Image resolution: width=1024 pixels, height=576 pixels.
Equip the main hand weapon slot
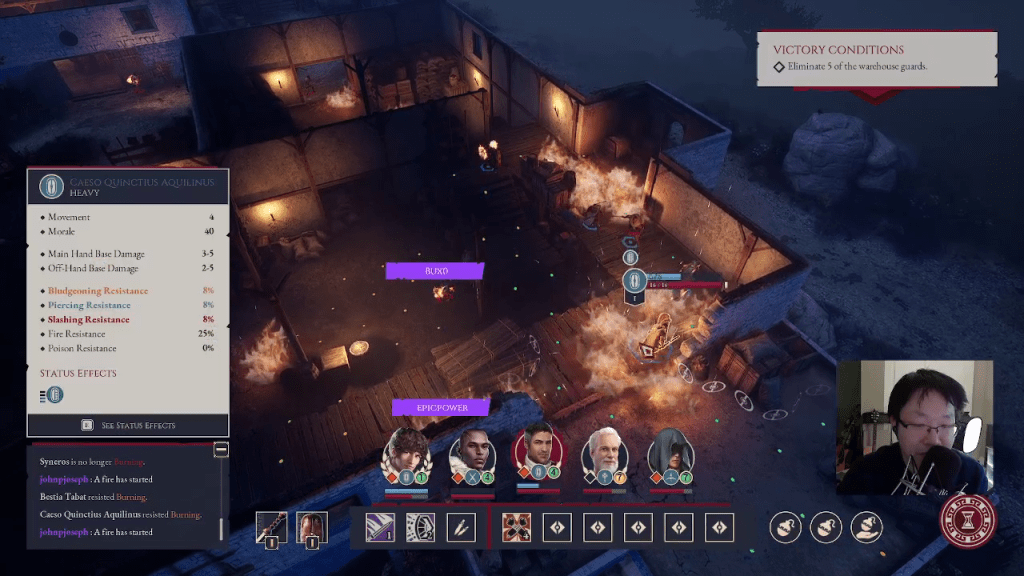[x=271, y=527]
